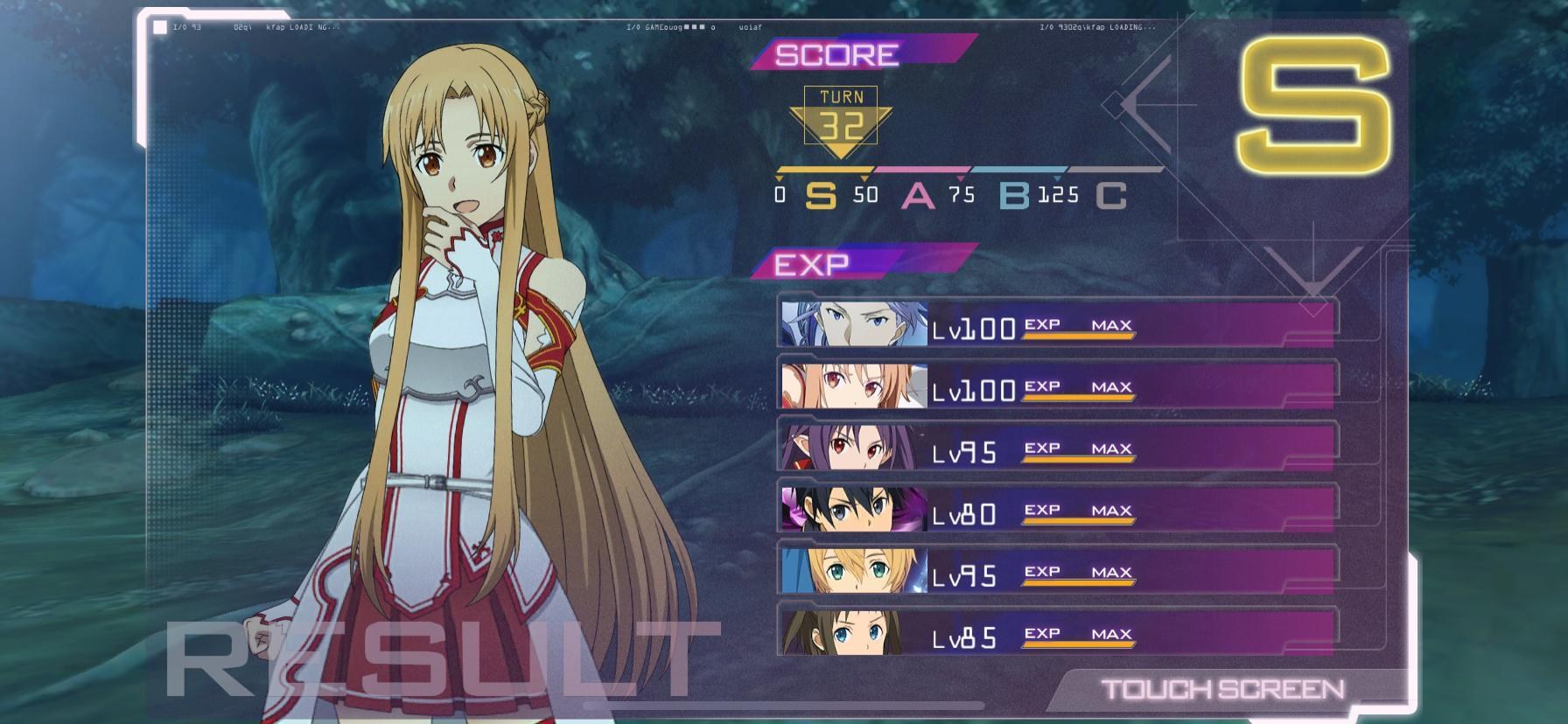Tap the TOUCH SCREEN prompt to continue

[x=1223, y=690]
